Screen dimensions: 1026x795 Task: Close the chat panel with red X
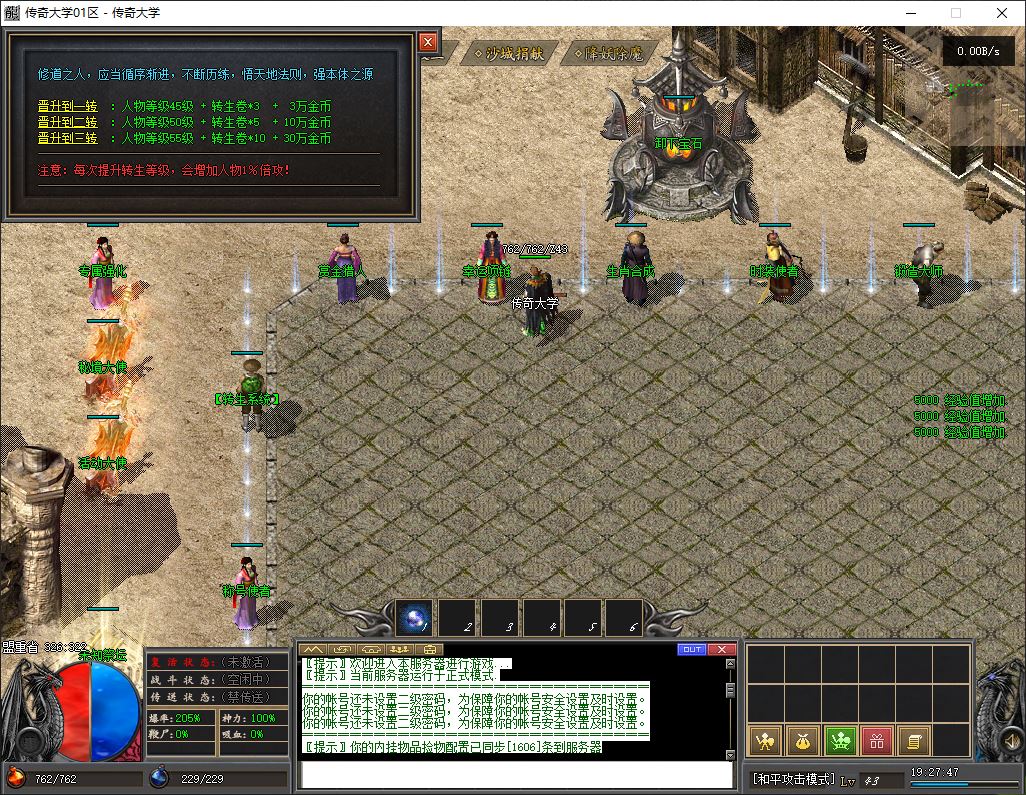[x=721, y=649]
